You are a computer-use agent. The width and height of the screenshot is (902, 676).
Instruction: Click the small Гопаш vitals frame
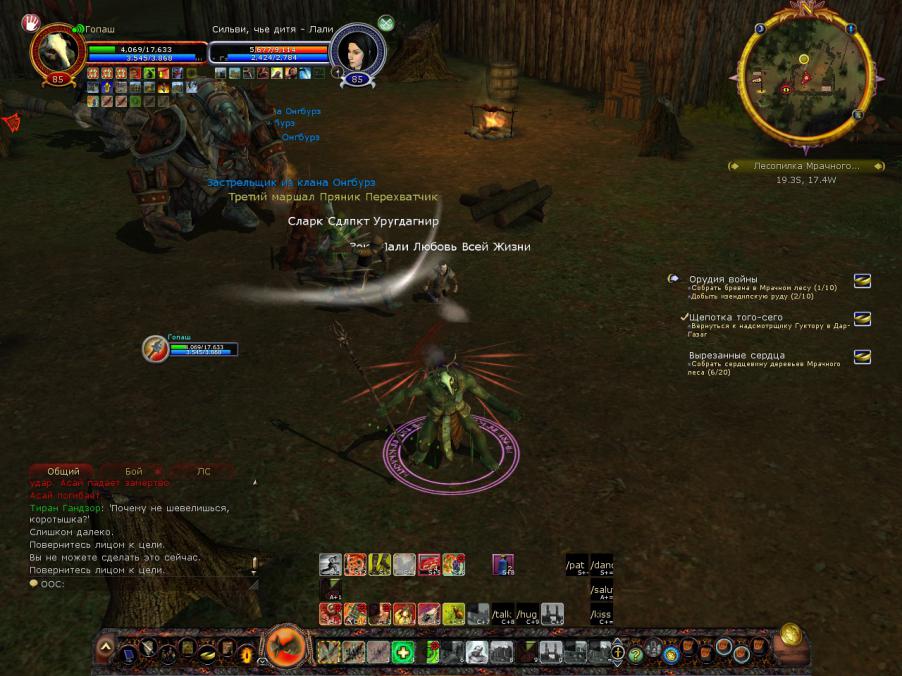(190, 347)
